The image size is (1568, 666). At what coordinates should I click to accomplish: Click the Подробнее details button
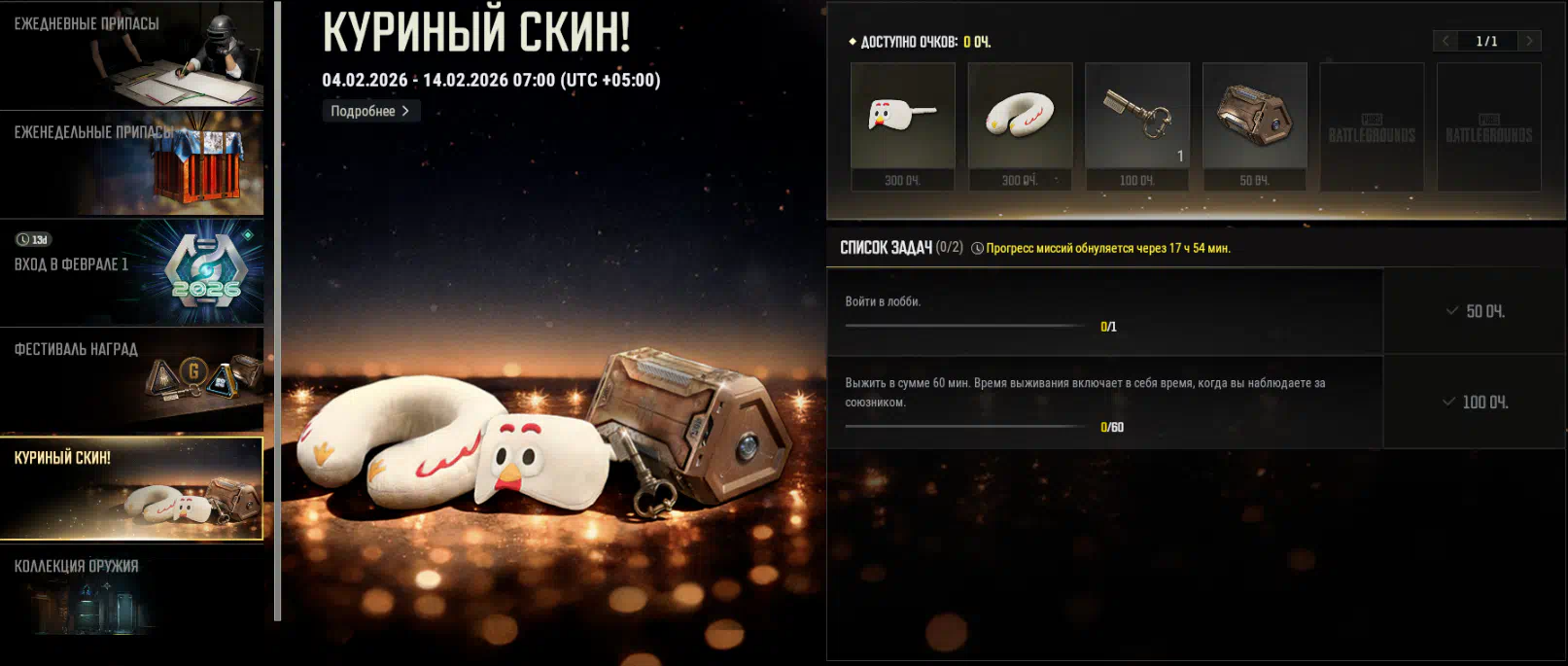click(370, 111)
